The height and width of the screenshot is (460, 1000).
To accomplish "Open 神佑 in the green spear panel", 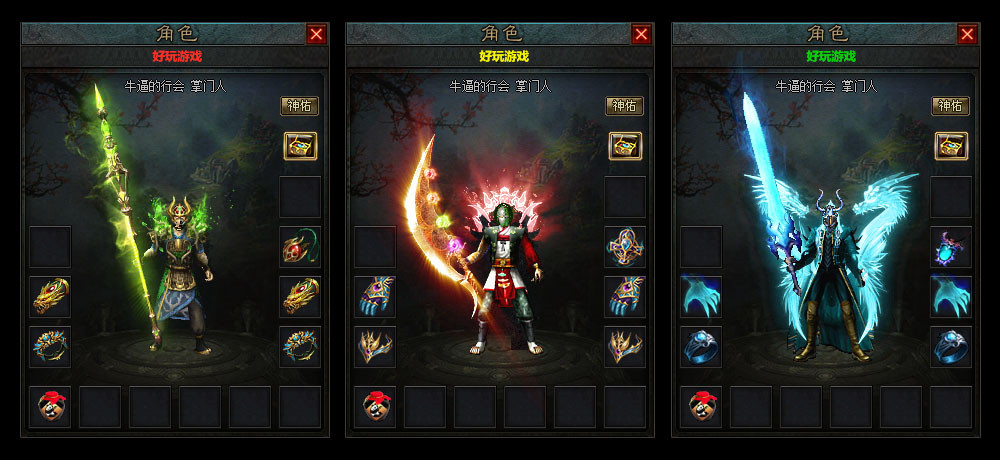I will point(299,106).
